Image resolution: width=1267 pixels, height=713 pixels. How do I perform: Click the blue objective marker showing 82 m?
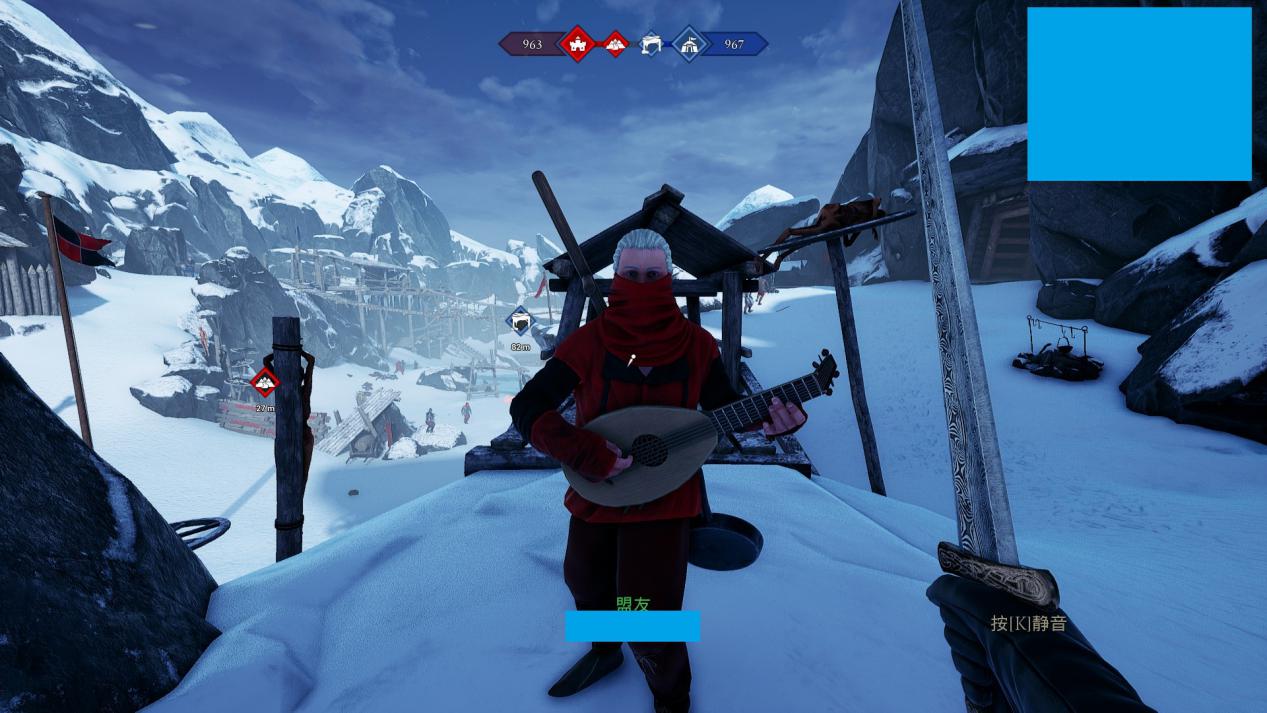click(520, 322)
